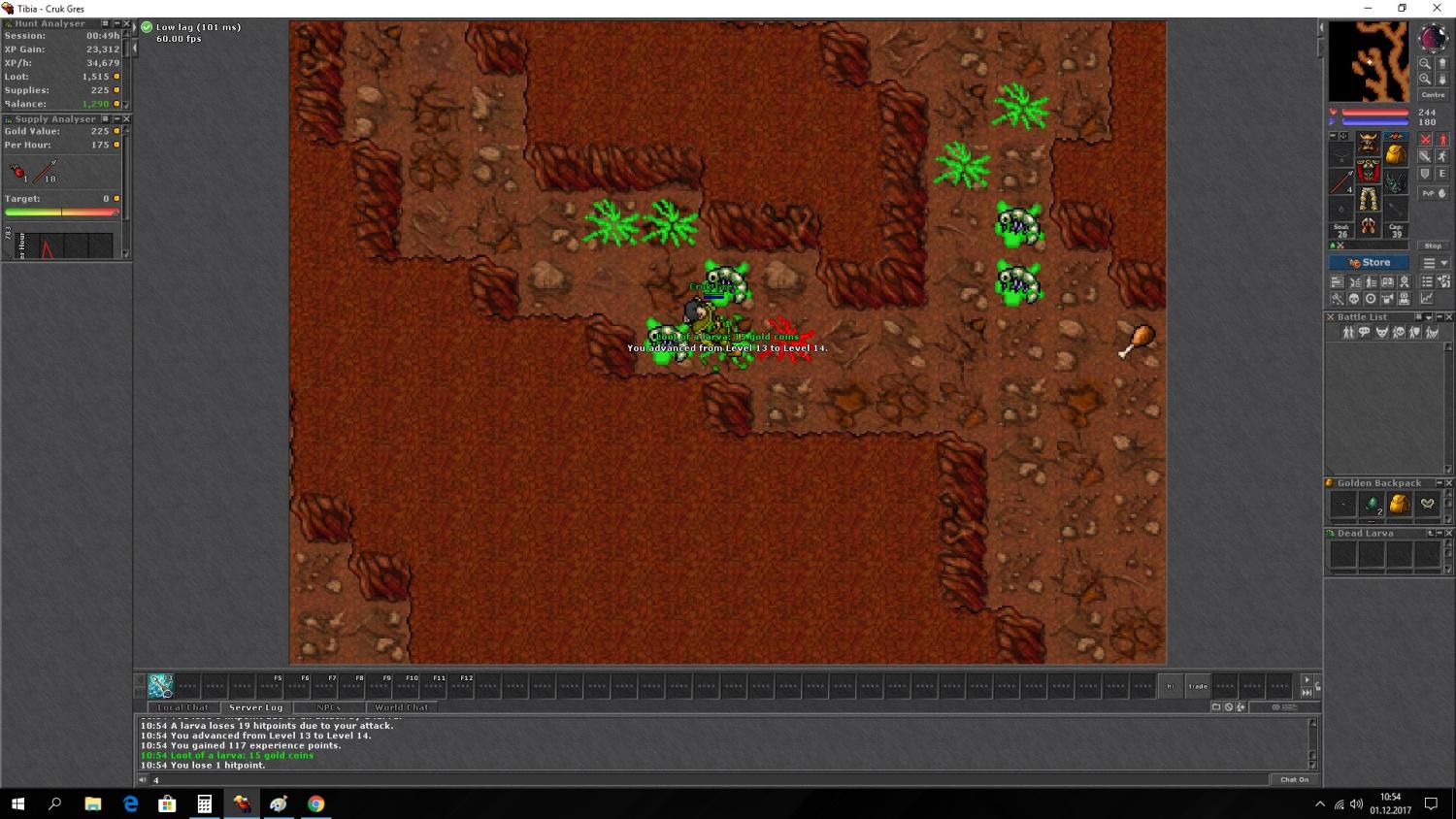Click the trade hotkey slot
Viewport: 1456px width, 819px height.
tap(1199, 686)
